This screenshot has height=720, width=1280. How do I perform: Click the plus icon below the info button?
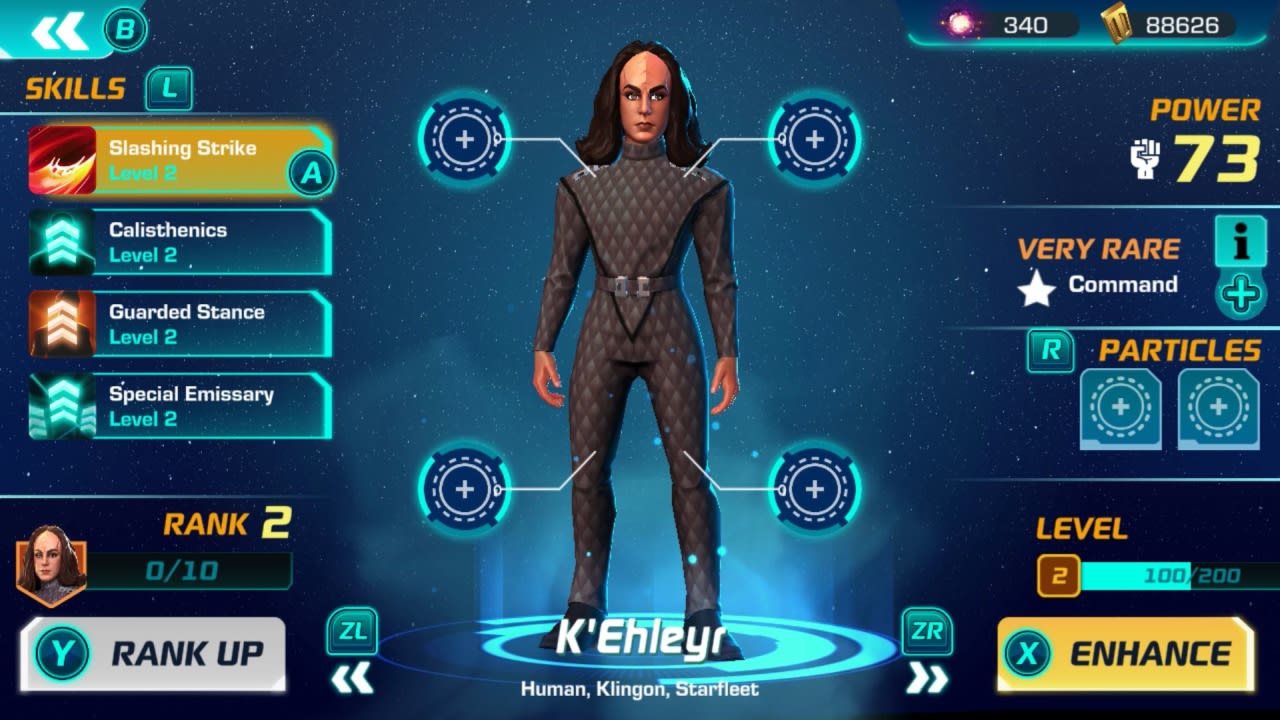tap(1240, 293)
